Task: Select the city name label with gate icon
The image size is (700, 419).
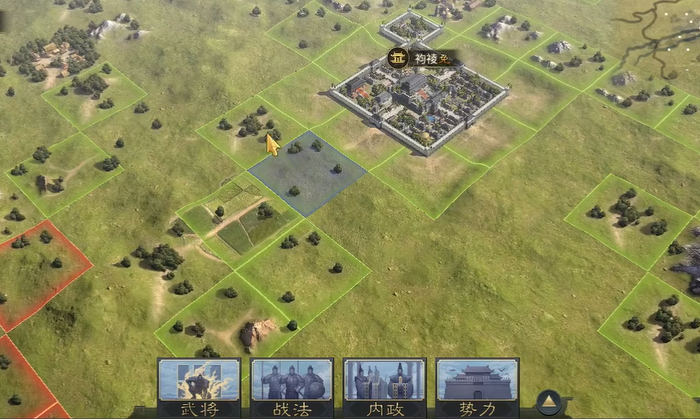Action: (421, 58)
